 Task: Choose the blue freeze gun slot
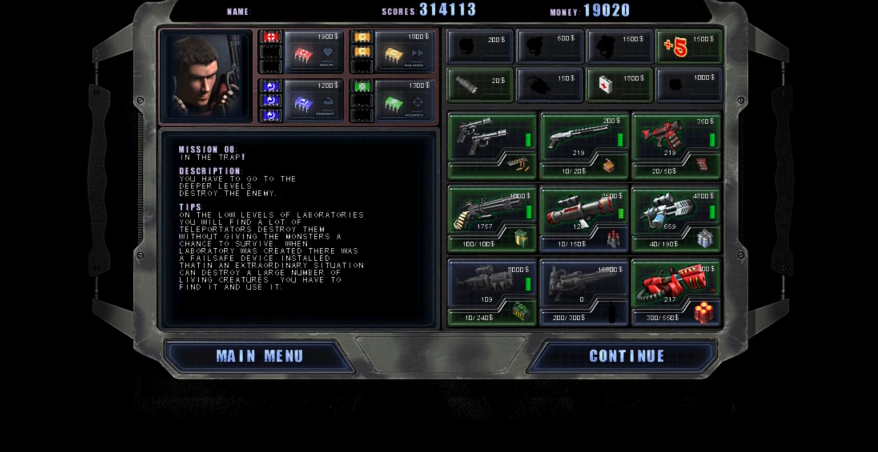point(675,209)
